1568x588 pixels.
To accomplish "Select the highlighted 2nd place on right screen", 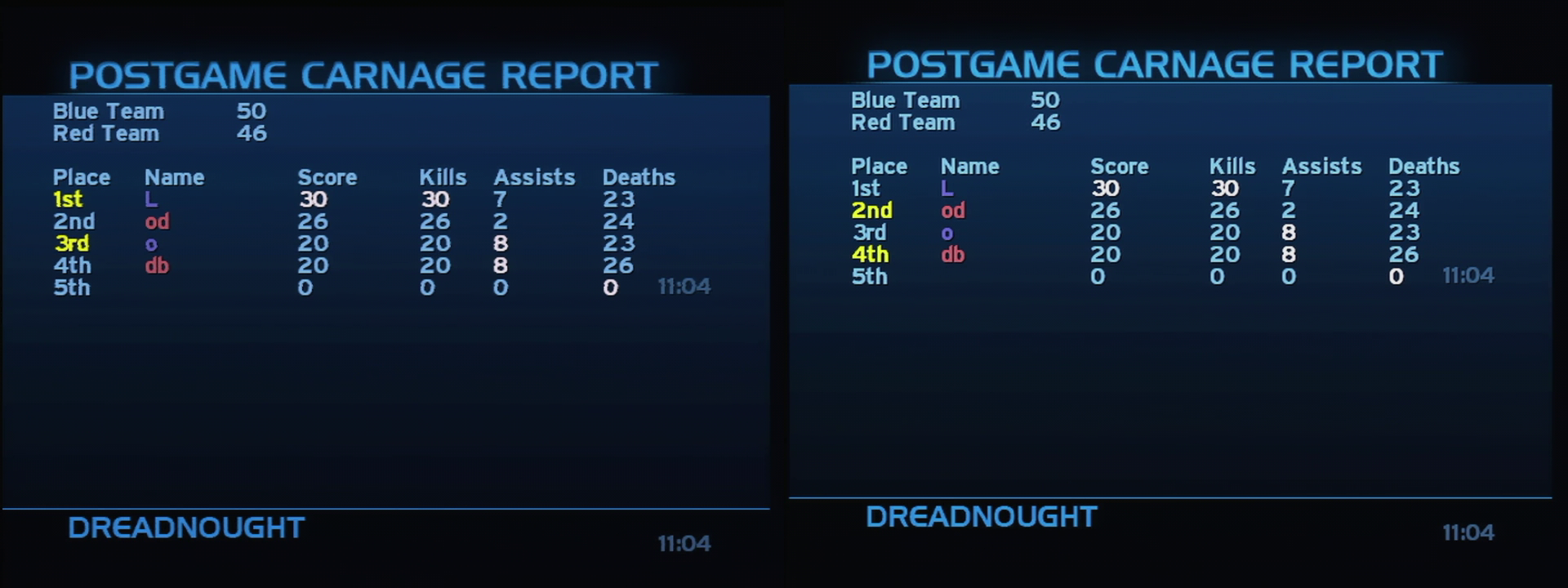I will [x=871, y=210].
